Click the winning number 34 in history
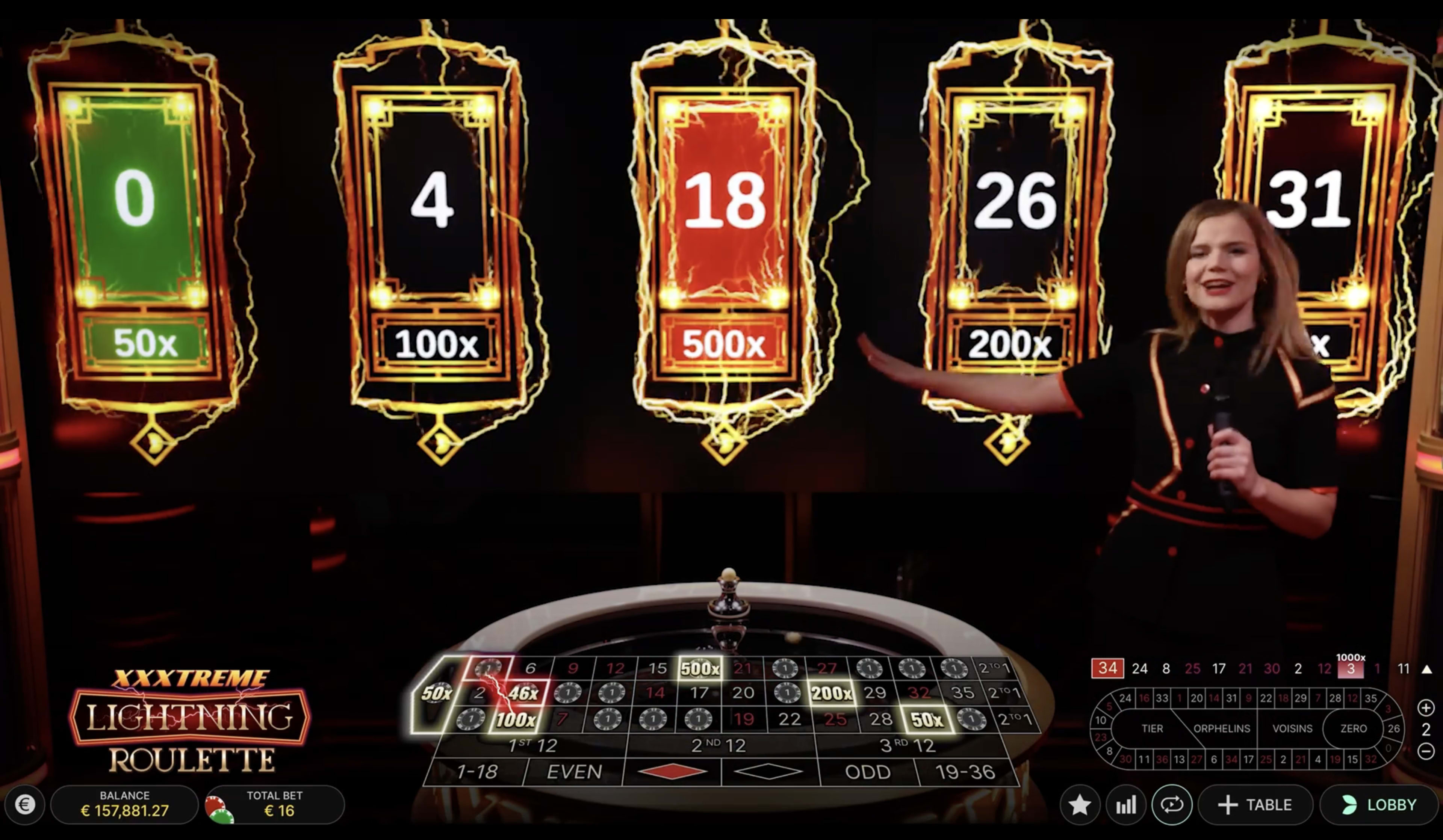Viewport: 1443px width, 840px height. click(x=1107, y=668)
